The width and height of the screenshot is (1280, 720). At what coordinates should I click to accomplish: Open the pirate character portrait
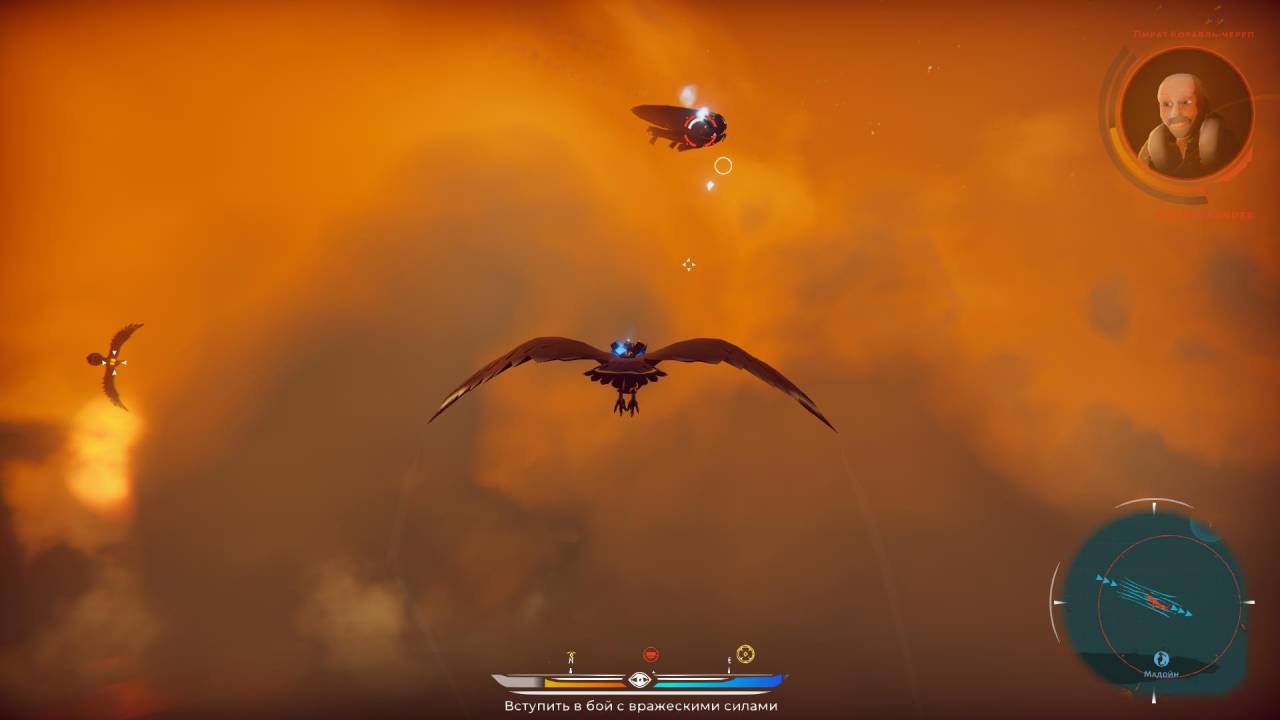coord(1185,112)
